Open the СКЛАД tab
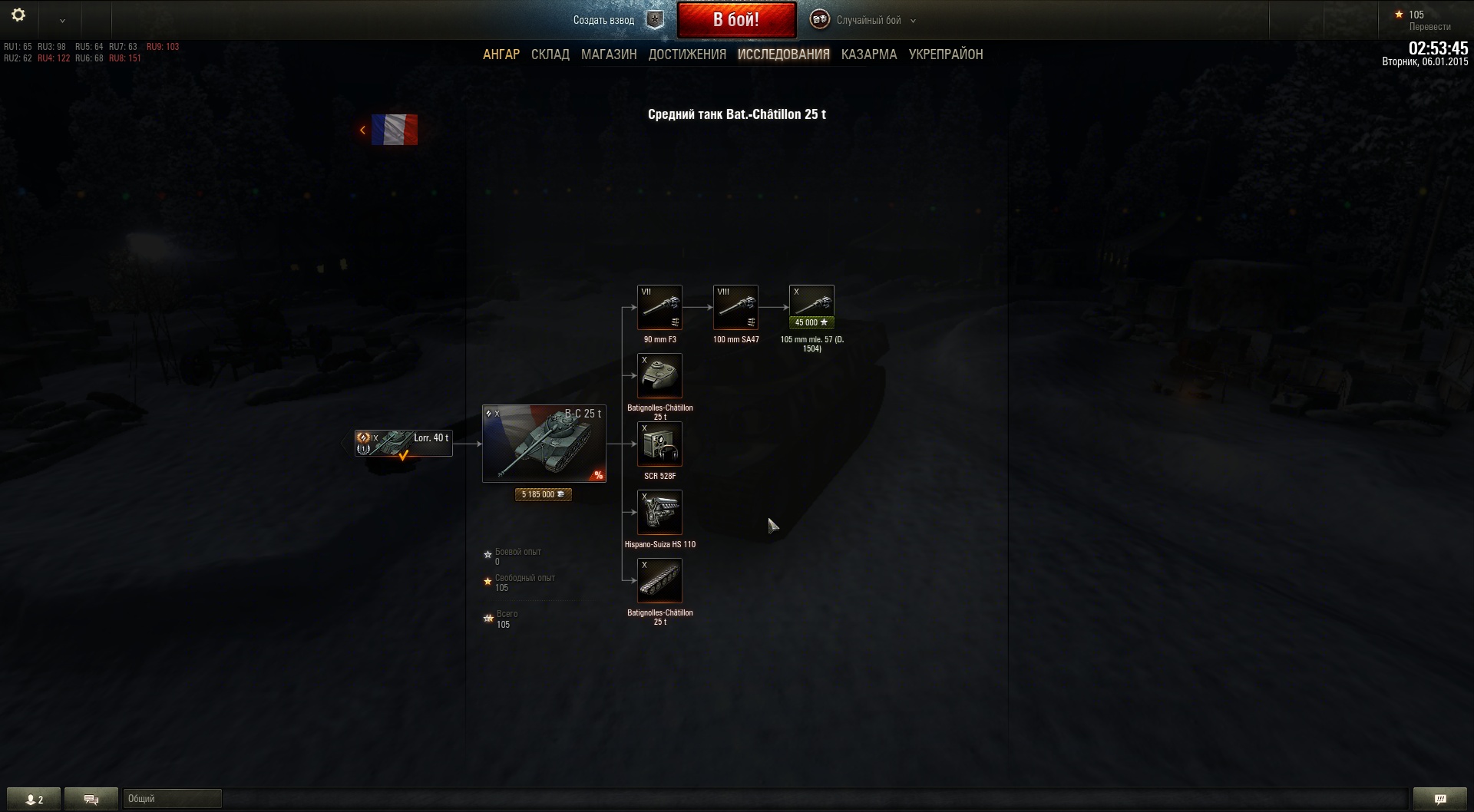This screenshot has width=1474, height=812. pyautogui.click(x=550, y=54)
